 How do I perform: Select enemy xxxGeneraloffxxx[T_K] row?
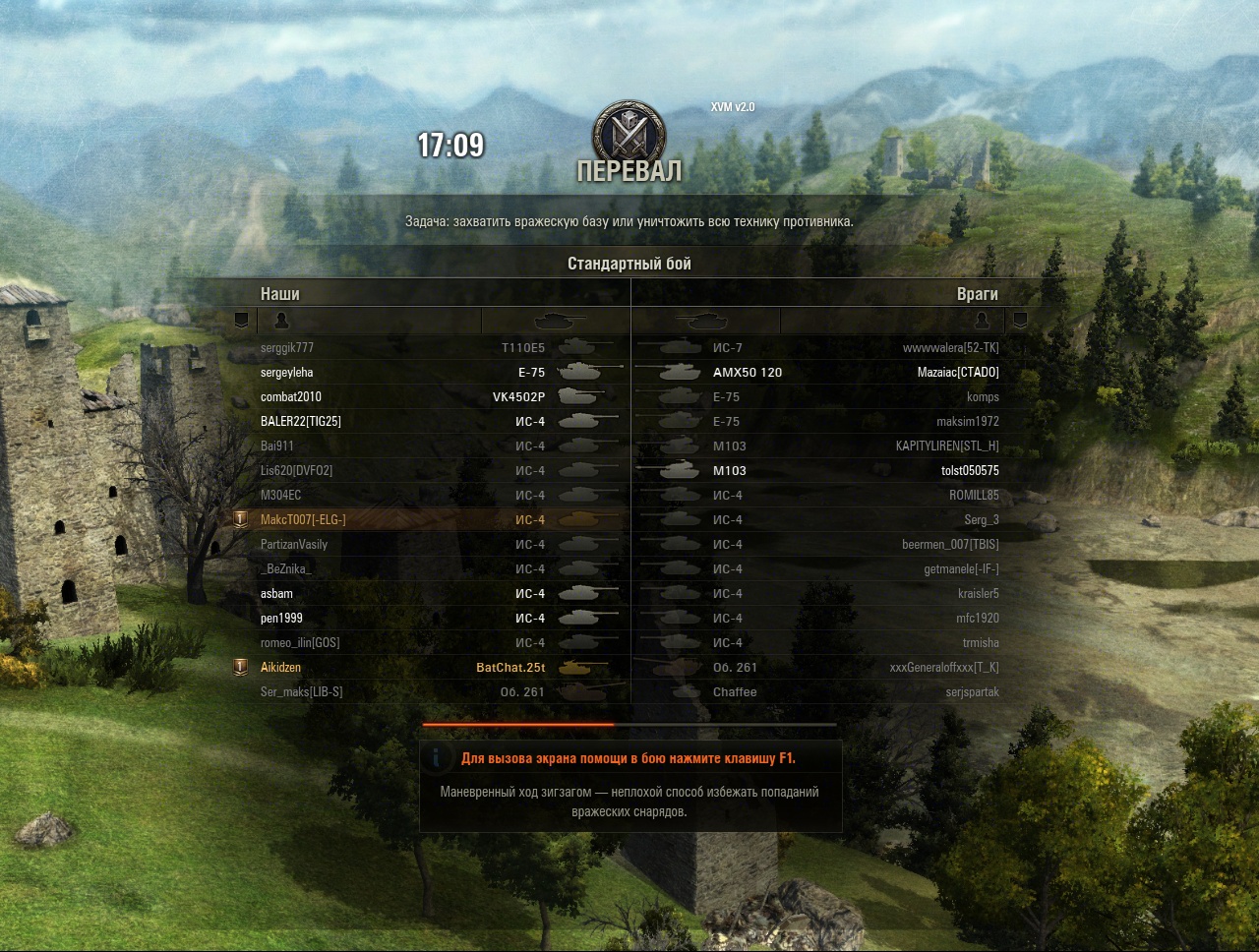point(943,668)
